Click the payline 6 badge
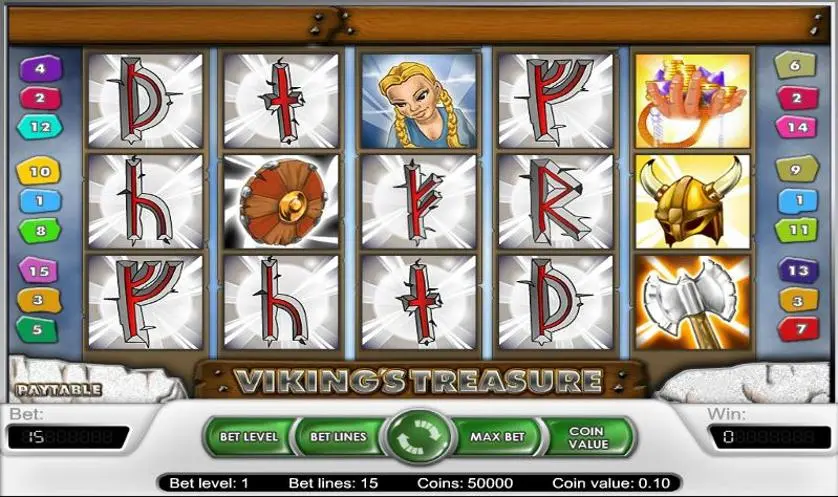Screen dimensions: 838x497 coord(796,67)
